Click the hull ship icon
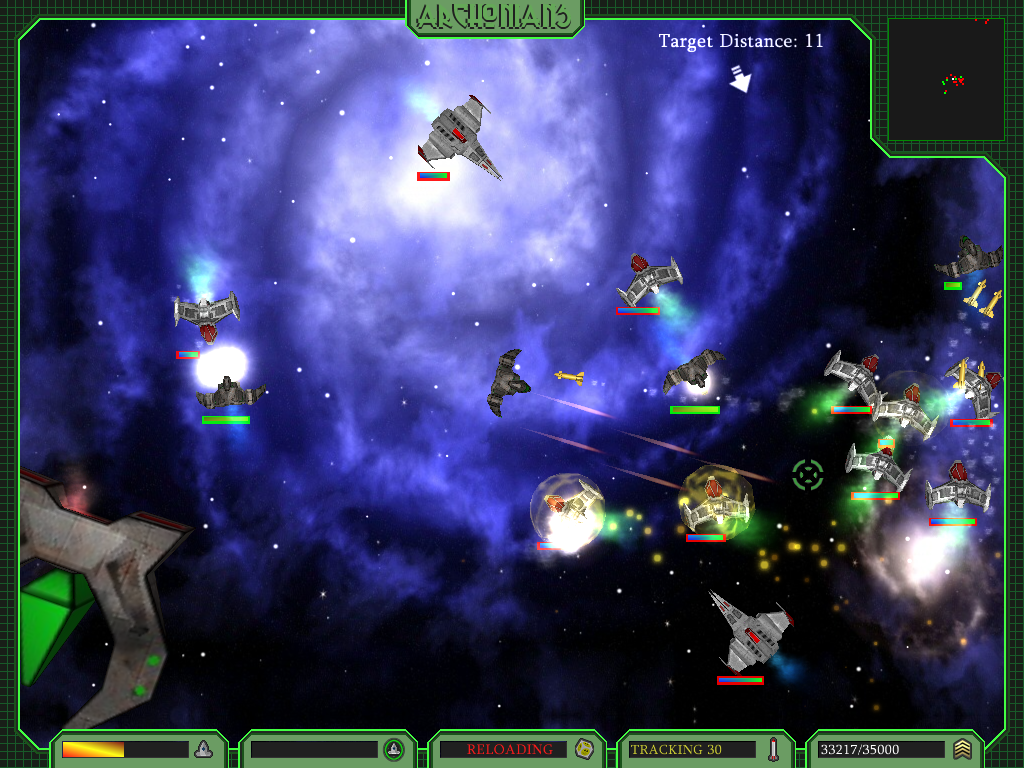This screenshot has width=1024, height=768. 203,749
